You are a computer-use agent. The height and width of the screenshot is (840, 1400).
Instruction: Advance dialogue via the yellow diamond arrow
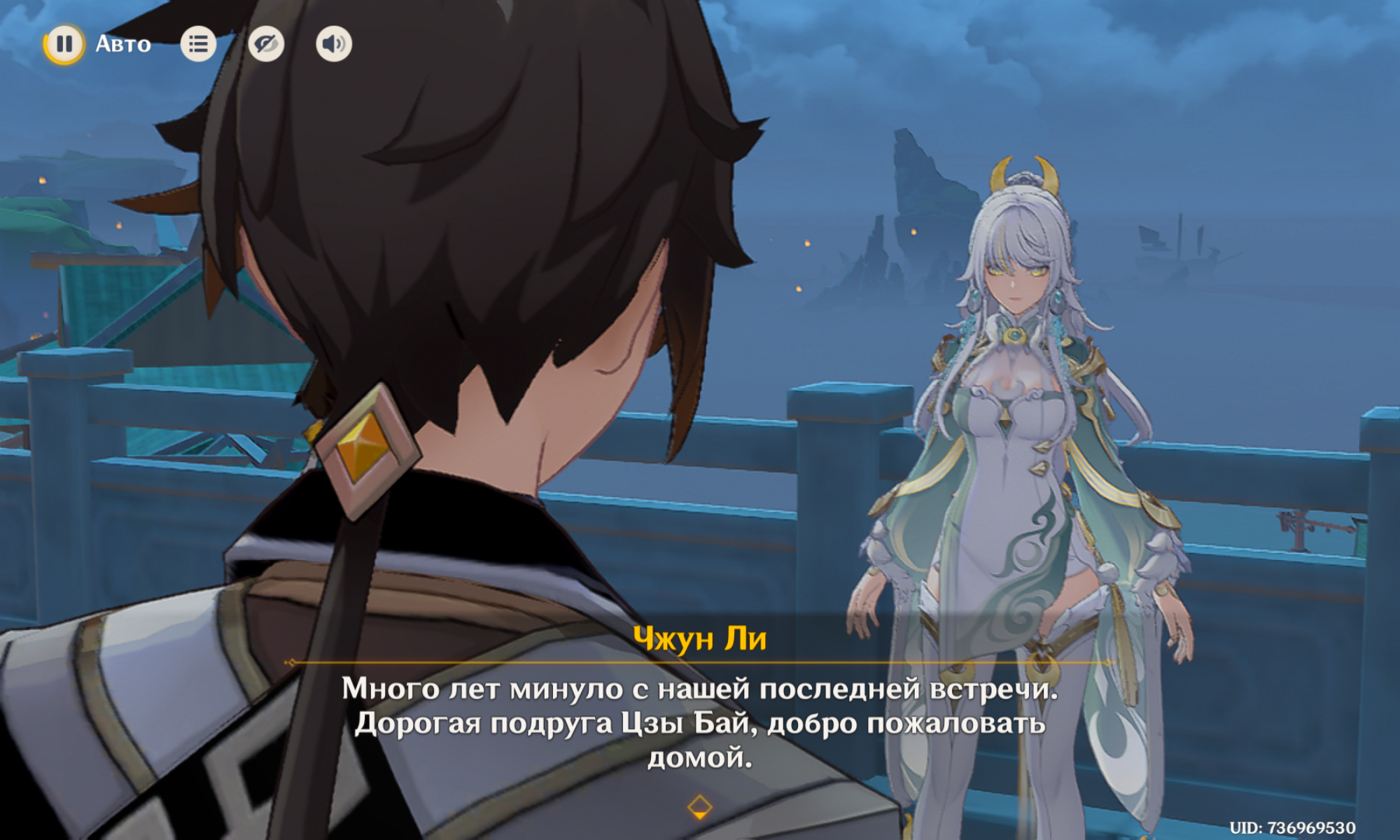(699, 807)
